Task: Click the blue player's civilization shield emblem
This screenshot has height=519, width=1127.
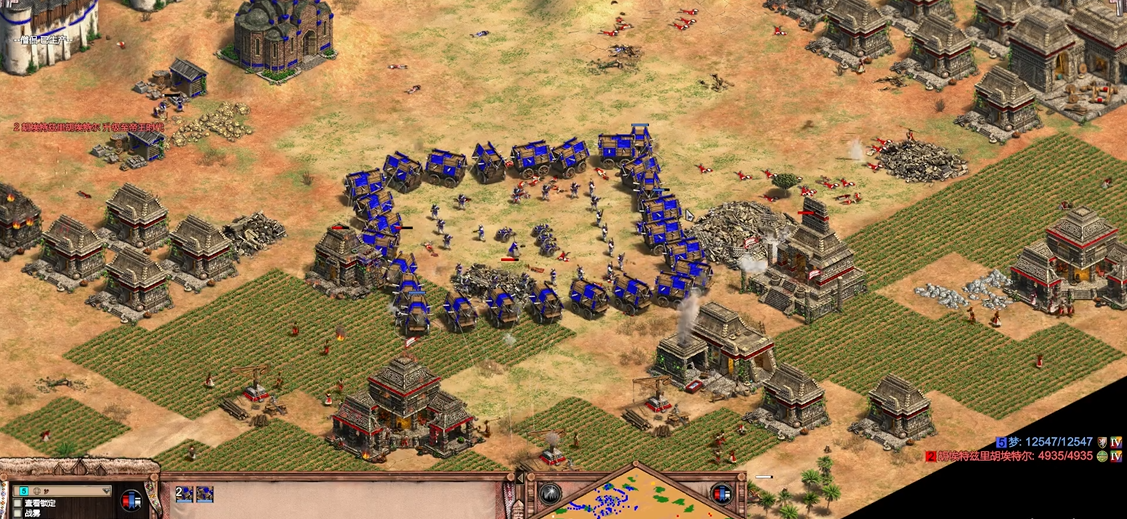Action: 1104,442
